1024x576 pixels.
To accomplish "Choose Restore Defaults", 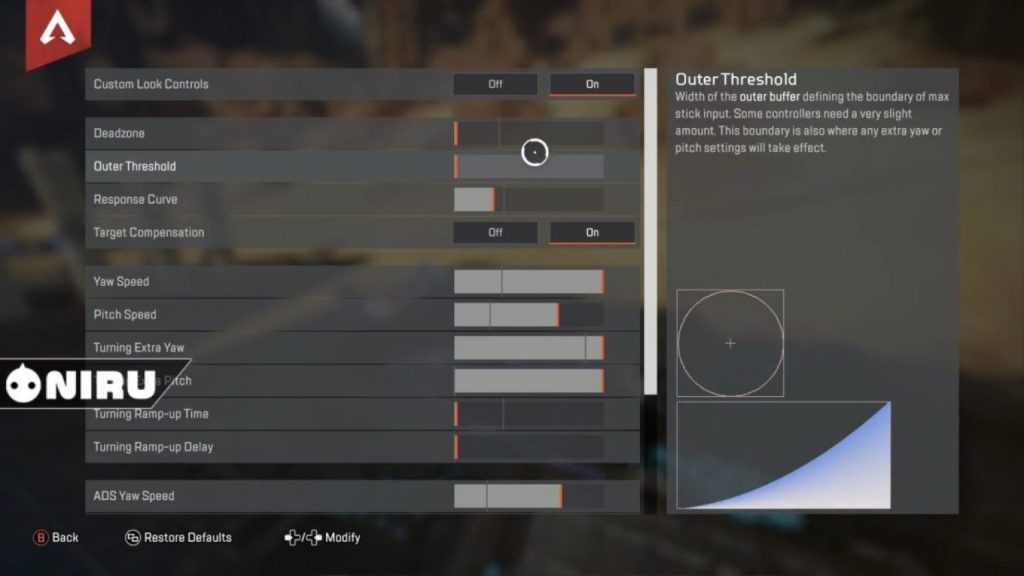I will (178, 537).
